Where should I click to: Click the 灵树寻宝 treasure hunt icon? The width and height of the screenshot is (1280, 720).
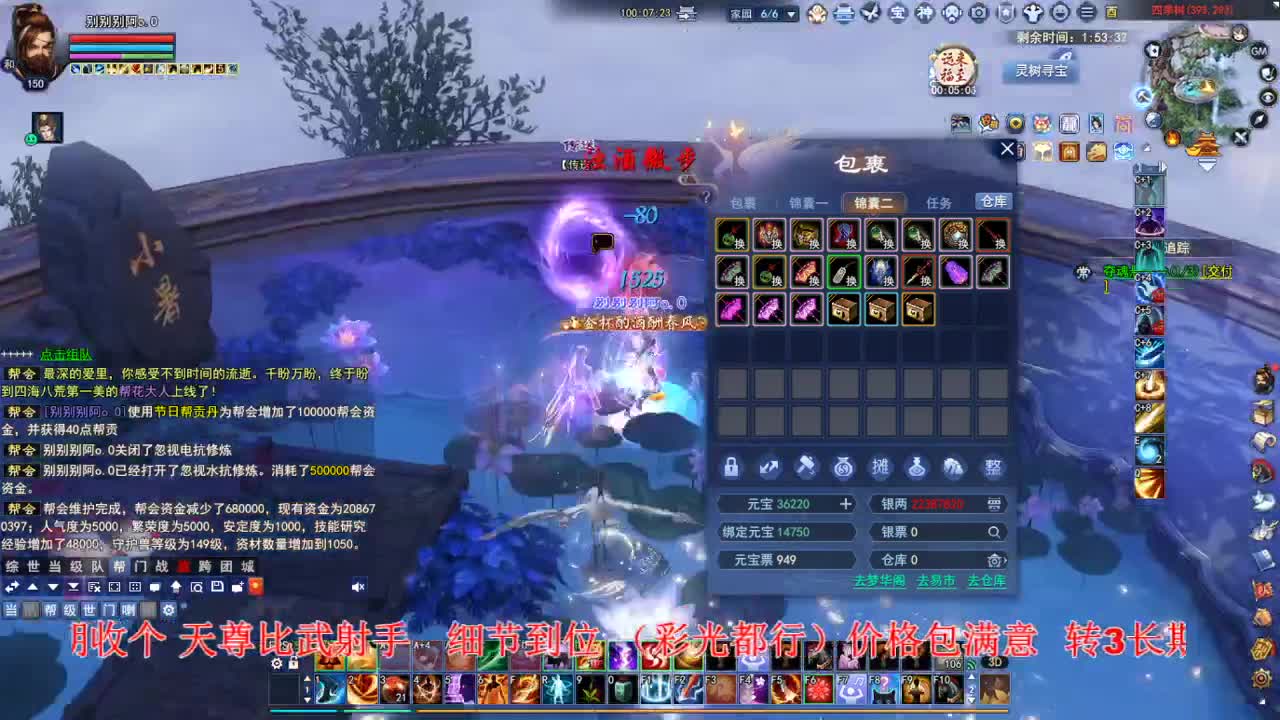click(1043, 70)
